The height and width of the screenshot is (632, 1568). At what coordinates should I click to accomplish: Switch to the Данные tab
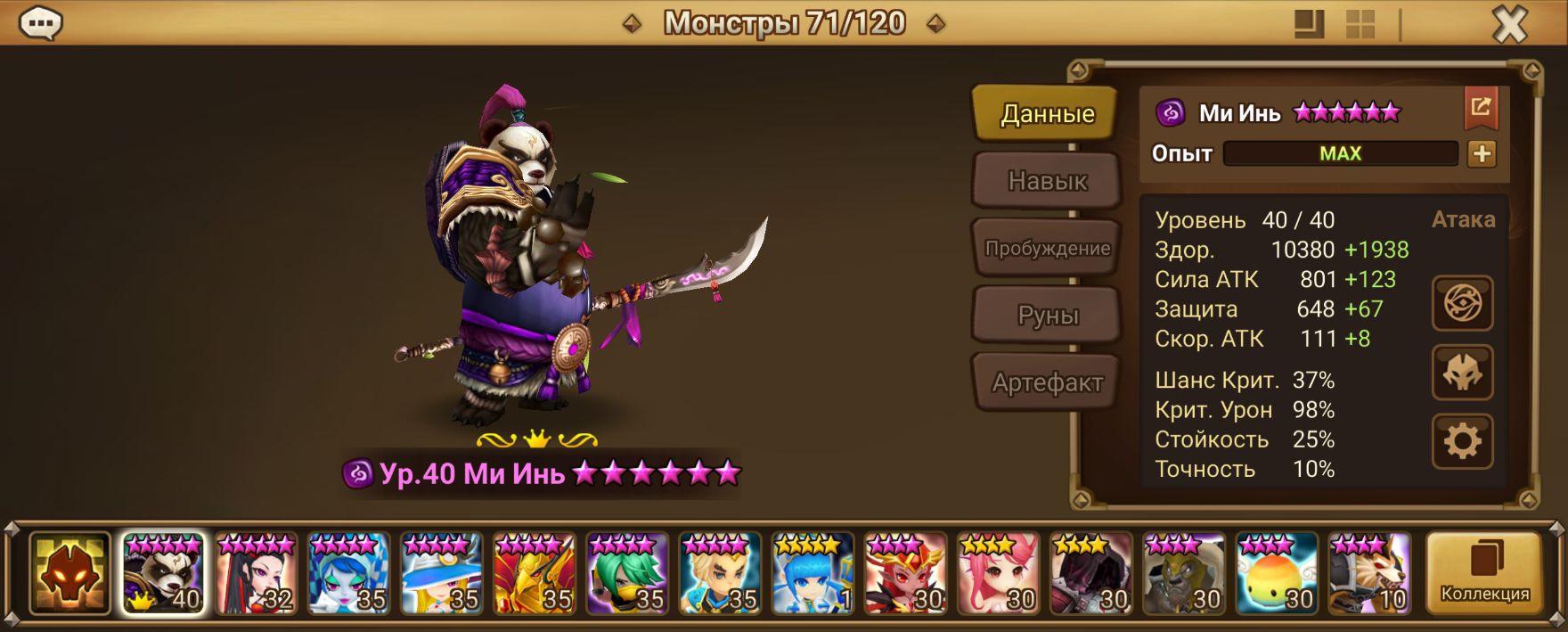tap(1047, 113)
